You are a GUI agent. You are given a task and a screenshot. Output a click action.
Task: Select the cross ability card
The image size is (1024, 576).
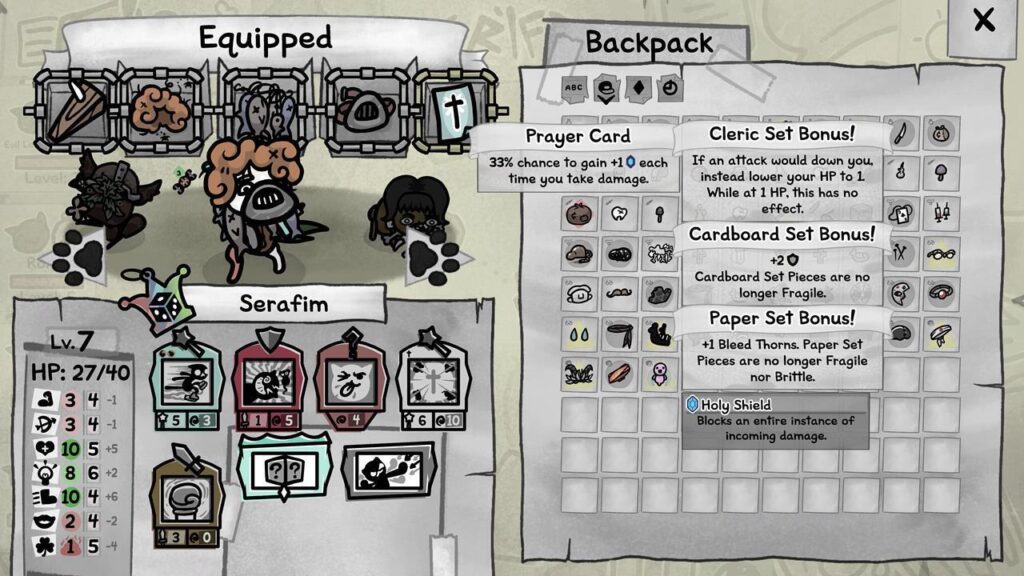(x=429, y=382)
